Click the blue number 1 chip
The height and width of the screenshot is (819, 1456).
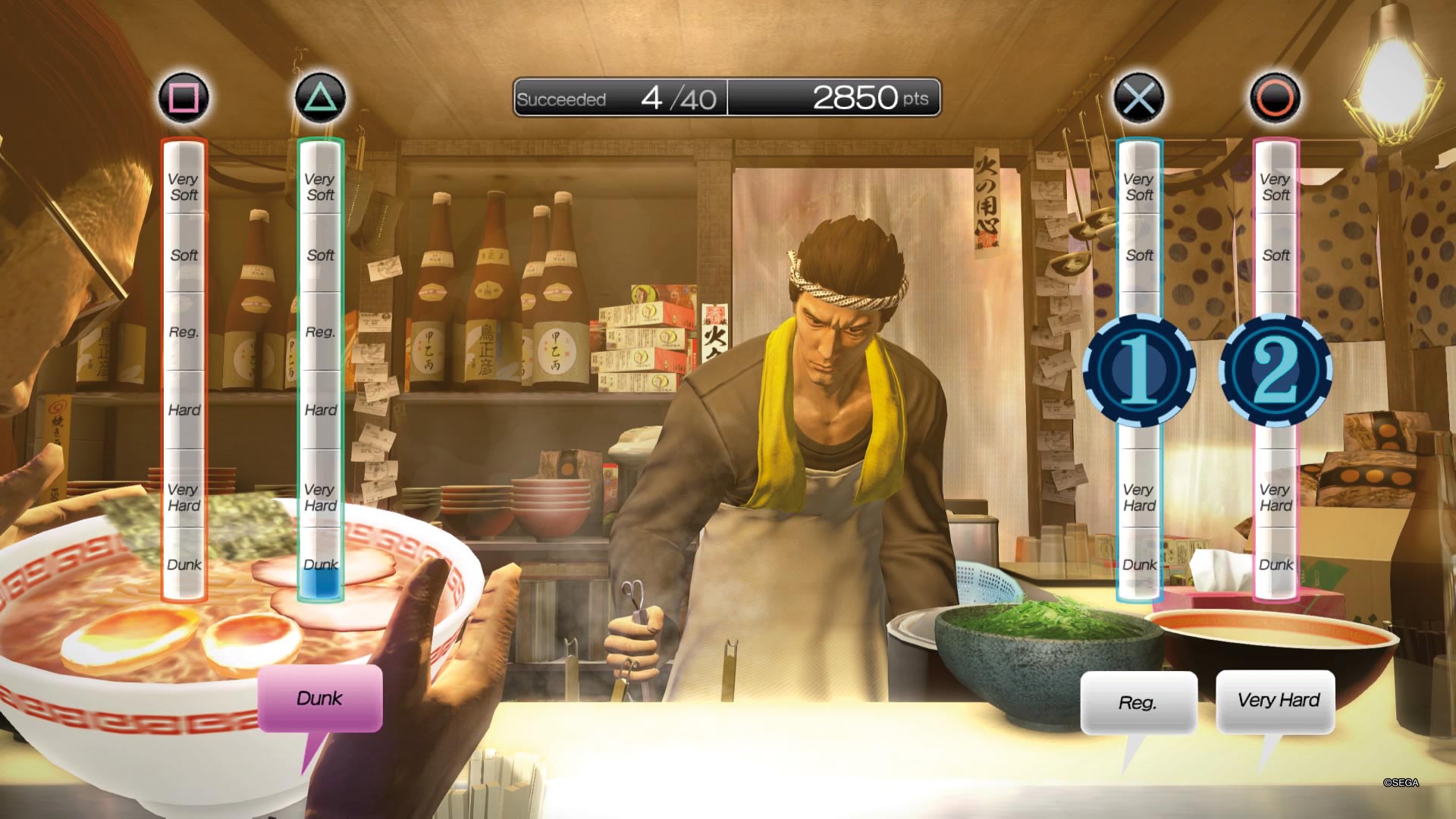point(1138,370)
